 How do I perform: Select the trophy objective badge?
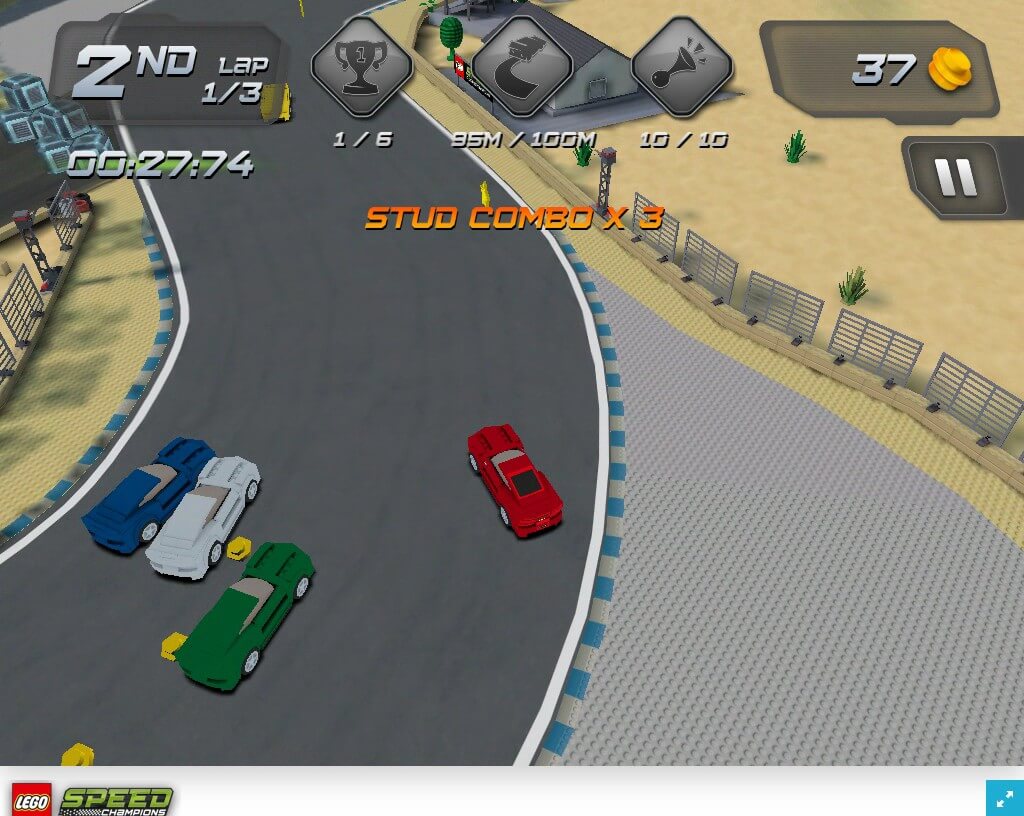361,67
